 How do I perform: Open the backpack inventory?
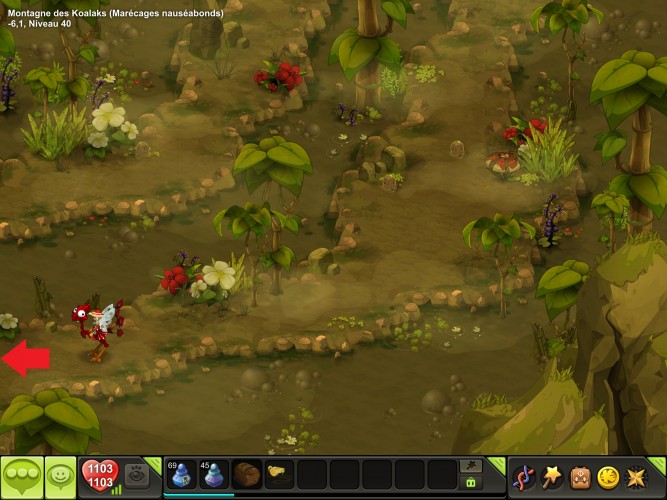(580, 477)
